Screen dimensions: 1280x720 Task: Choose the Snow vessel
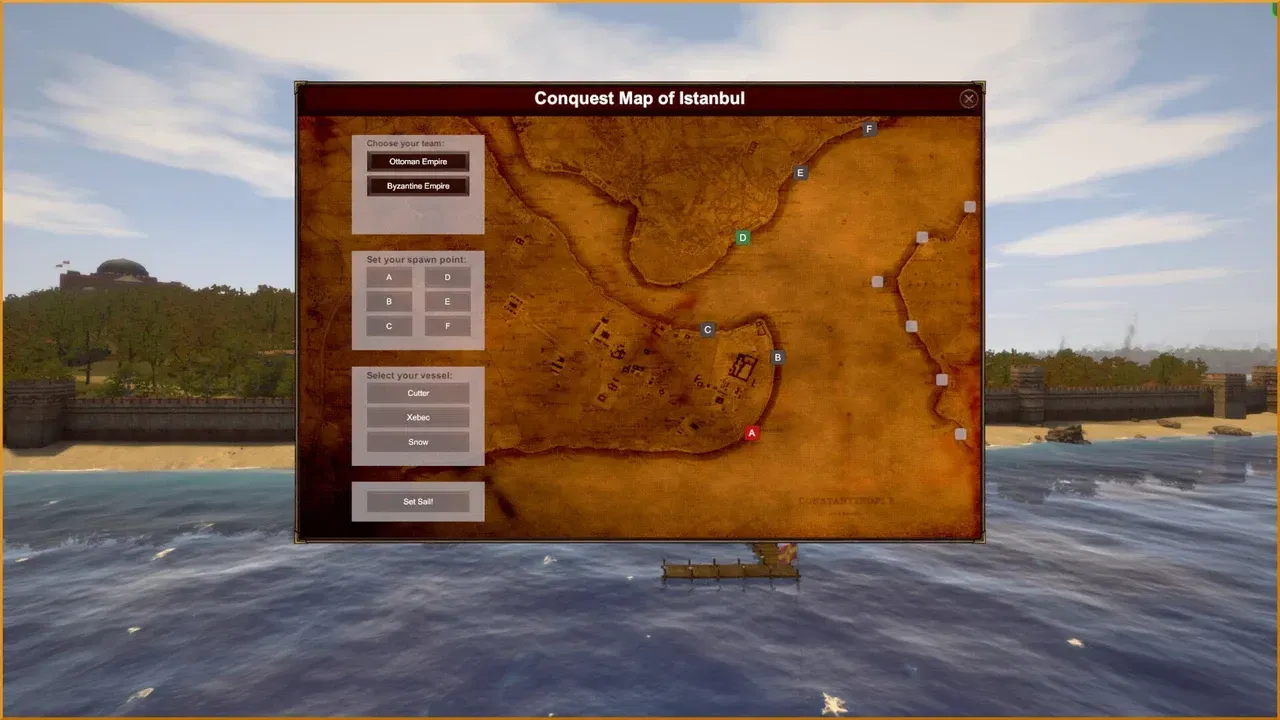click(417, 441)
